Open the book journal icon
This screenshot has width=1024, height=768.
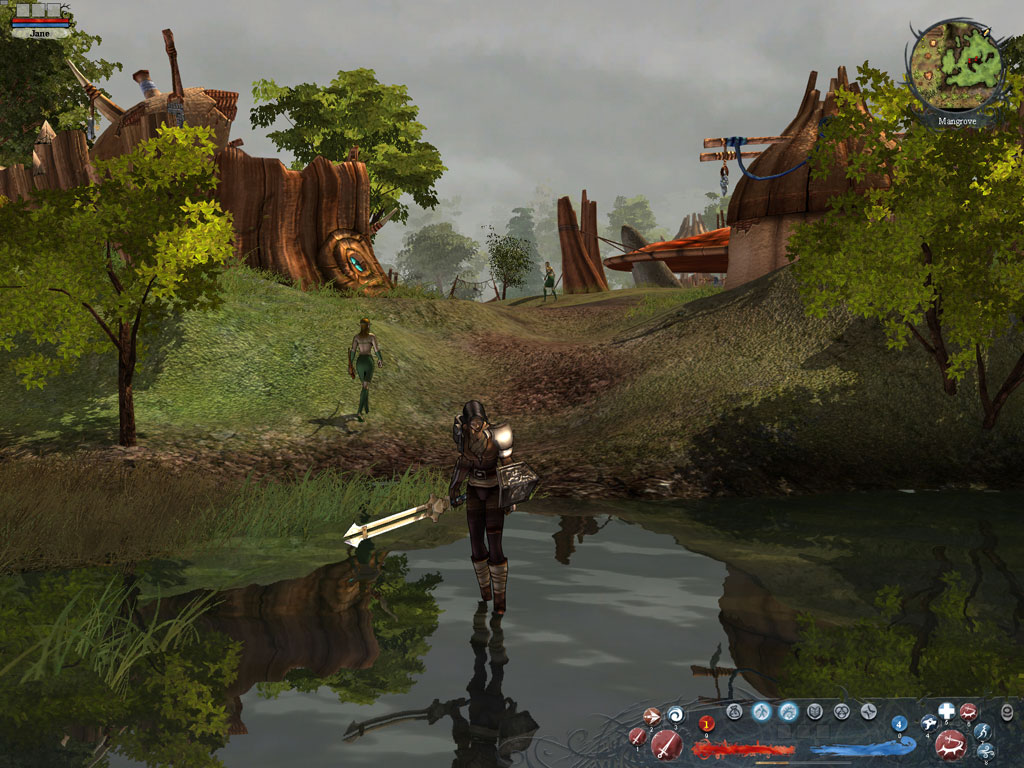coord(815,712)
